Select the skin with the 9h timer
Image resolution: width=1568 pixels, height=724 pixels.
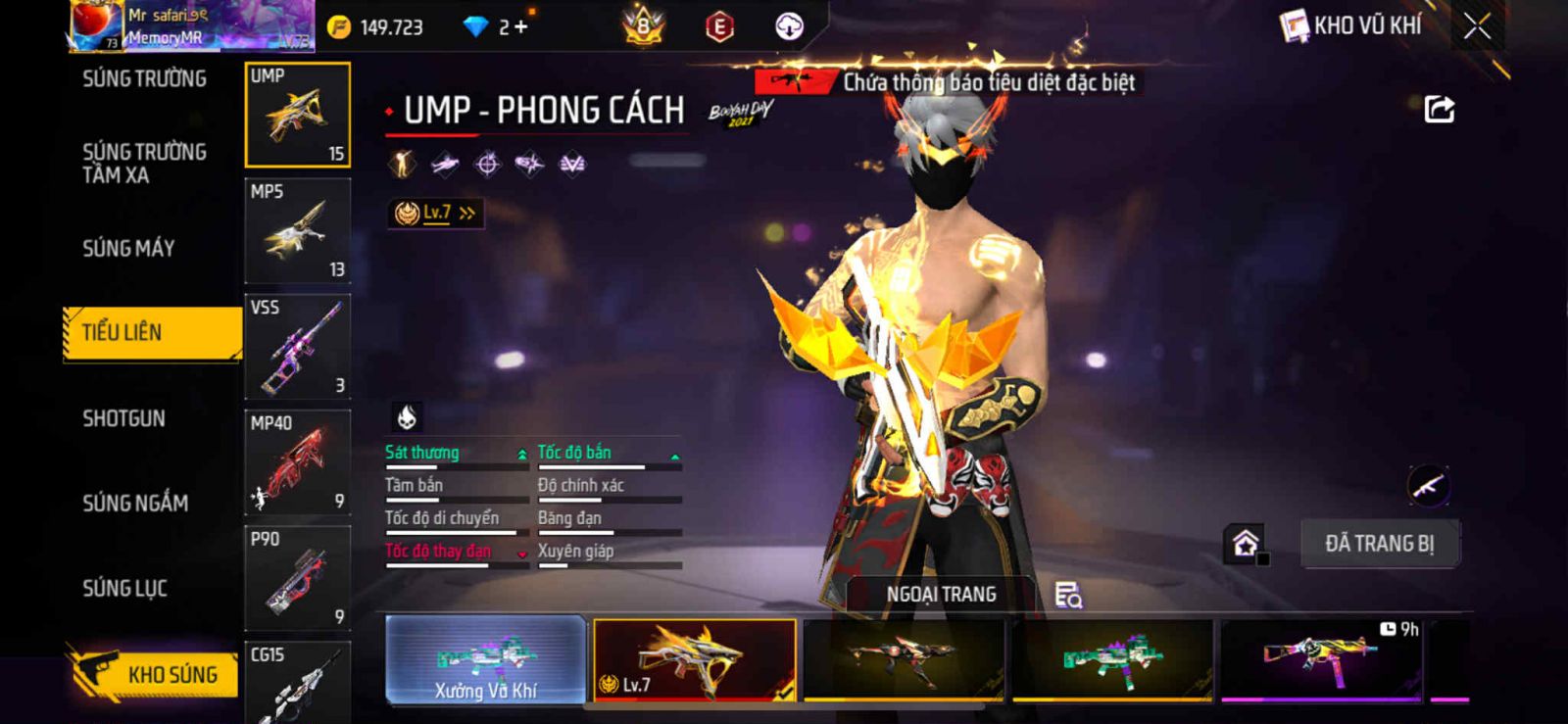coord(1321,660)
